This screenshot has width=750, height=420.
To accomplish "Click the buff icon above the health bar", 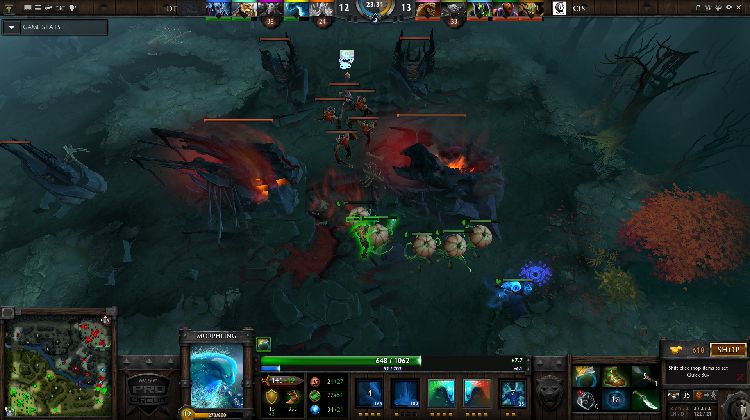I will pos(265,344).
